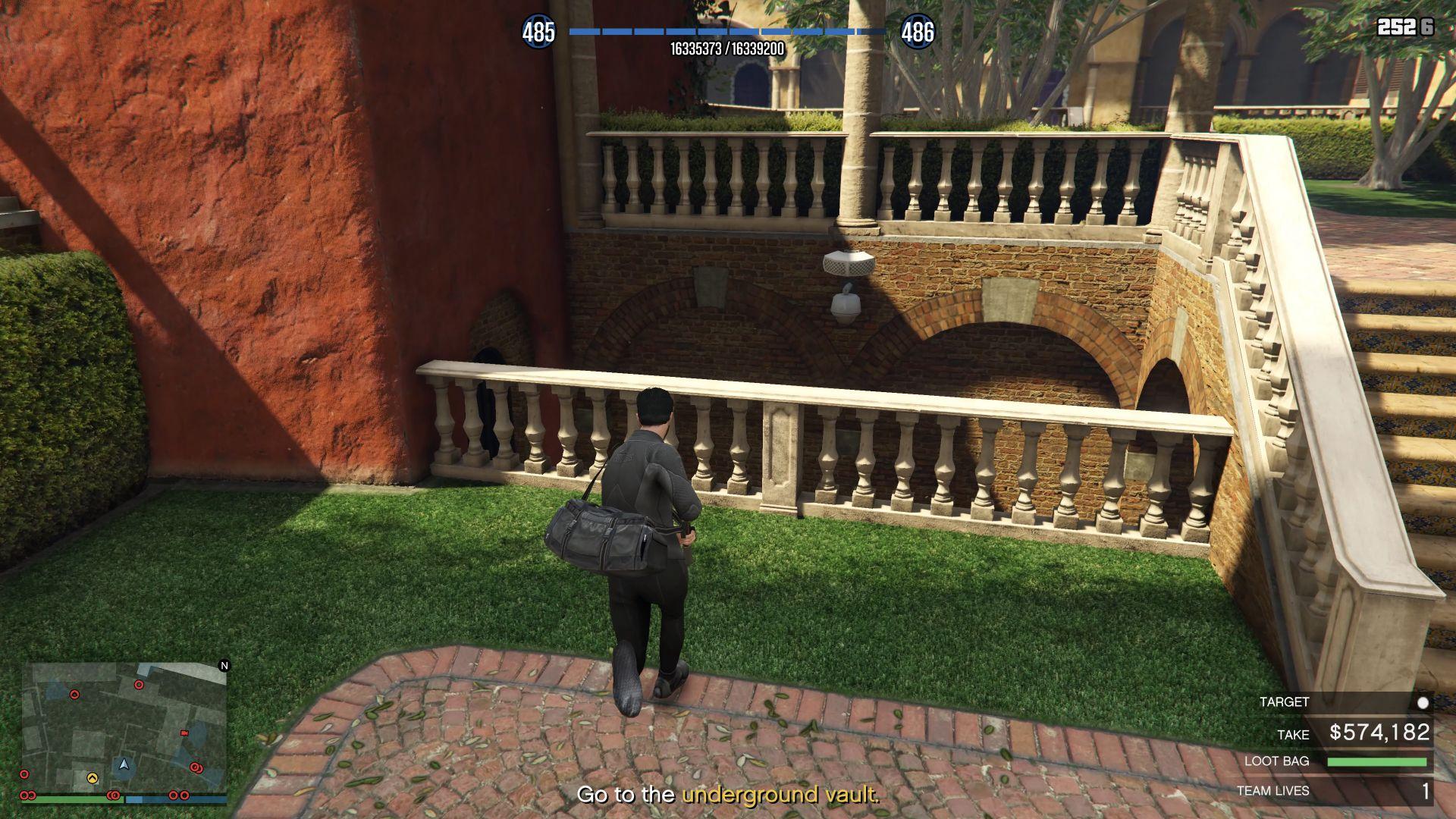Click the yellow objective marker on the minimap
The height and width of the screenshot is (819, 1456).
93,777
